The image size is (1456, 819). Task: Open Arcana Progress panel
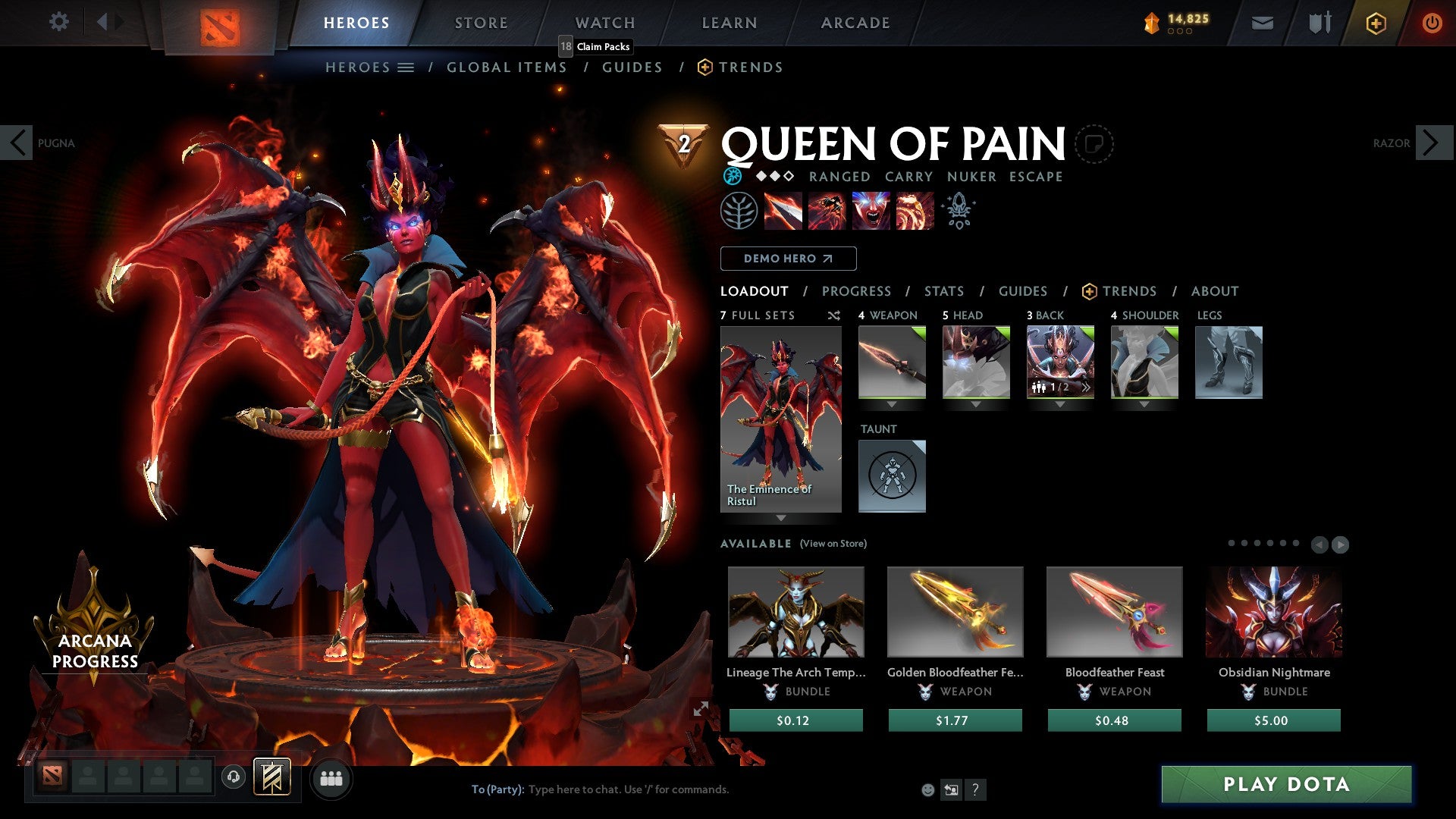click(x=95, y=650)
